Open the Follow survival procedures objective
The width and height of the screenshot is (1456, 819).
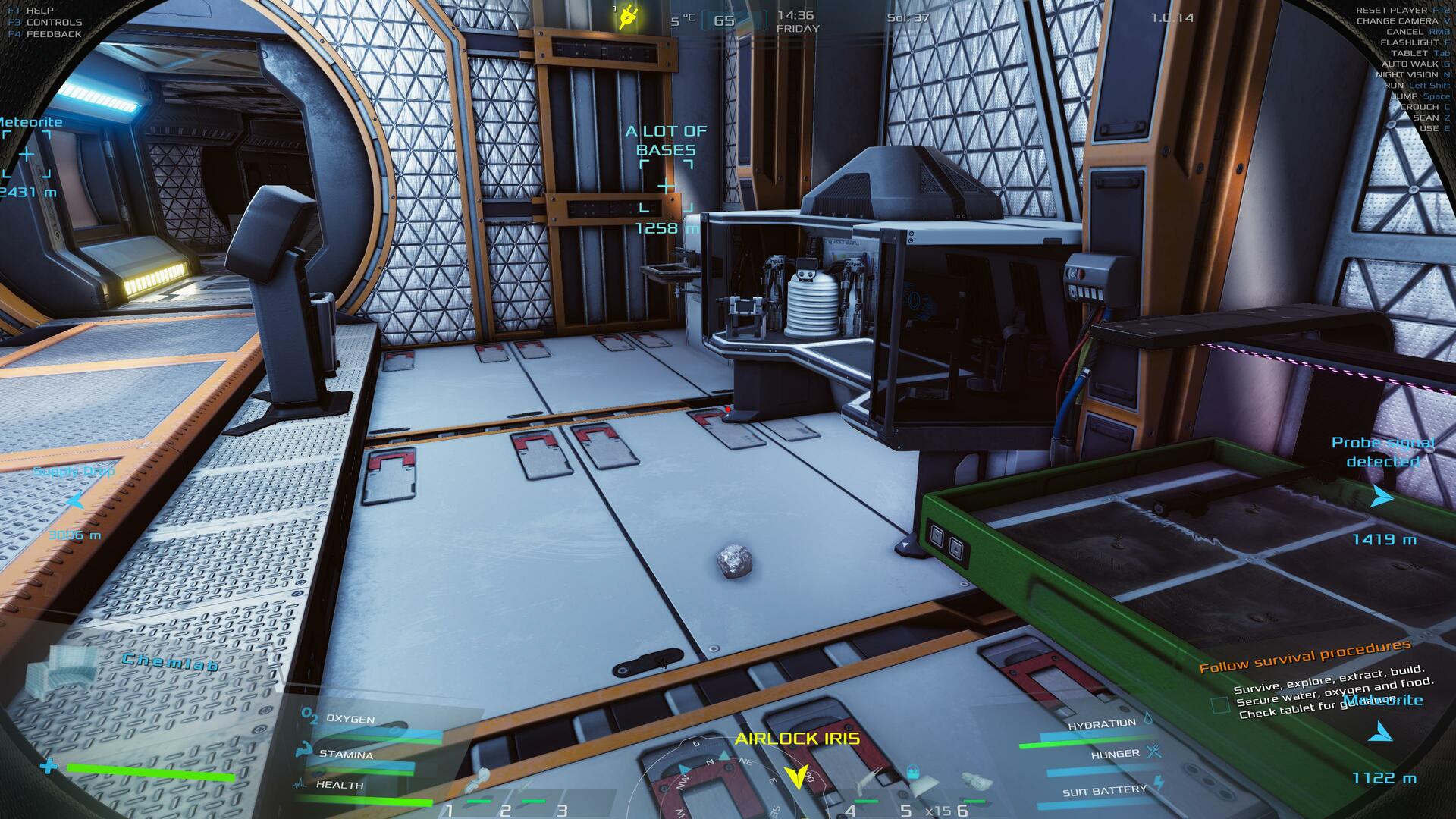1304,657
